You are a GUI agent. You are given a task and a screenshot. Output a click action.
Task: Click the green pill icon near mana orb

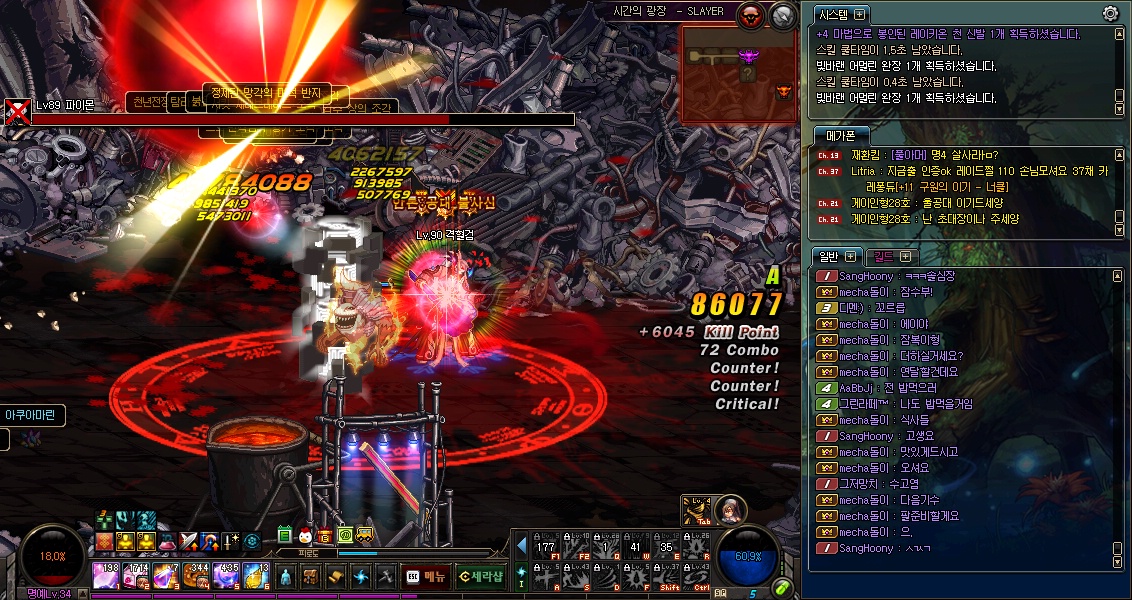(783, 587)
